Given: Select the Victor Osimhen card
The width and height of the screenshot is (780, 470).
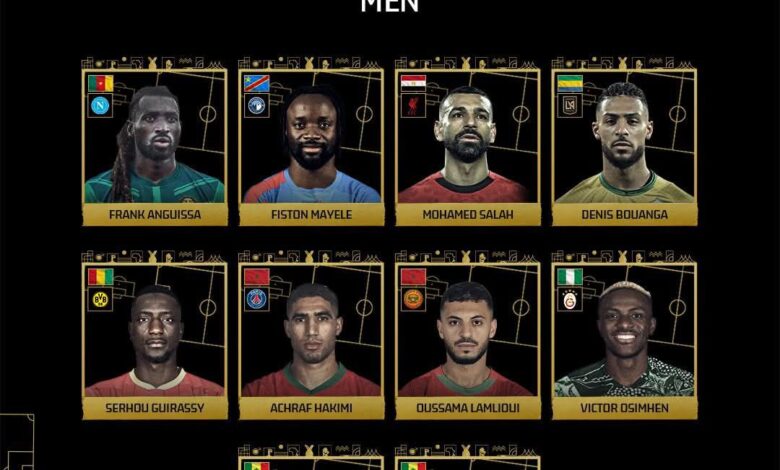Looking at the screenshot, I should [x=625, y=340].
